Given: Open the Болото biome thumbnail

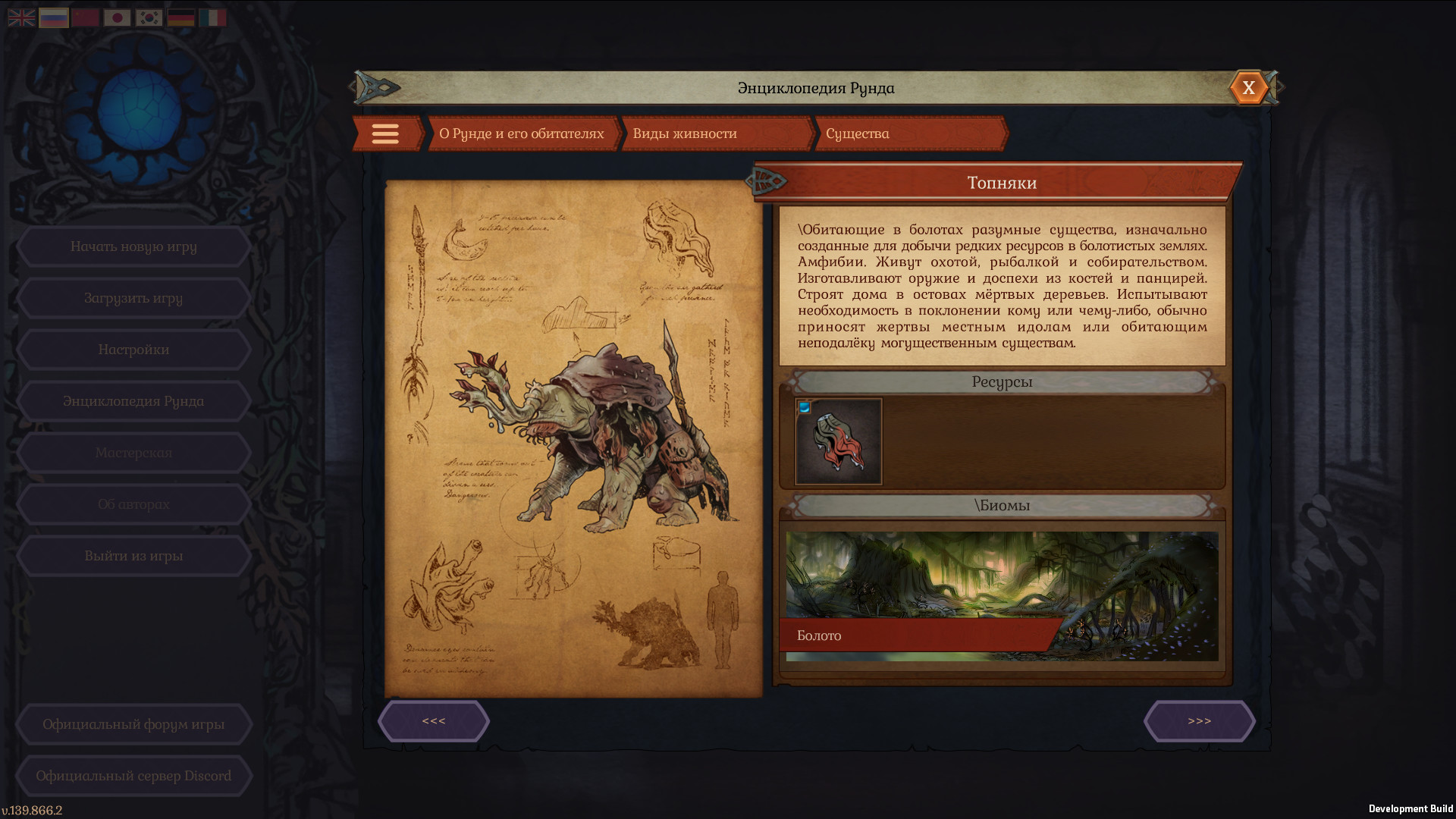Looking at the screenshot, I should tap(1002, 596).
